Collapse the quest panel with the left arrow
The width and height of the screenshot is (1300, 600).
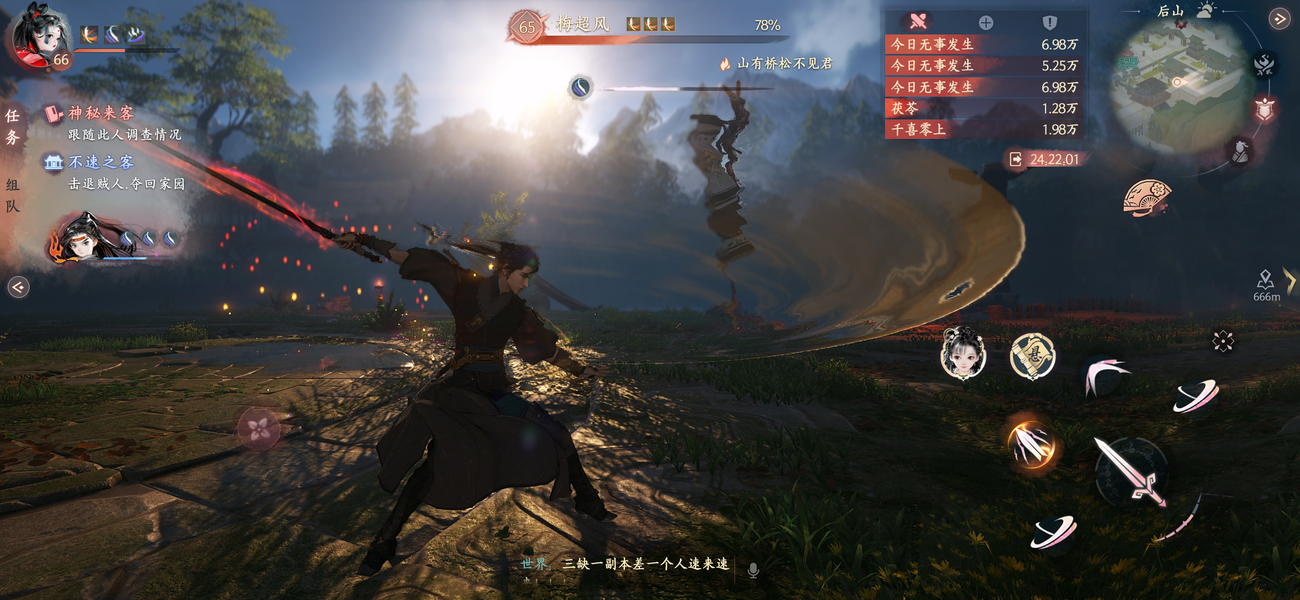(18, 288)
